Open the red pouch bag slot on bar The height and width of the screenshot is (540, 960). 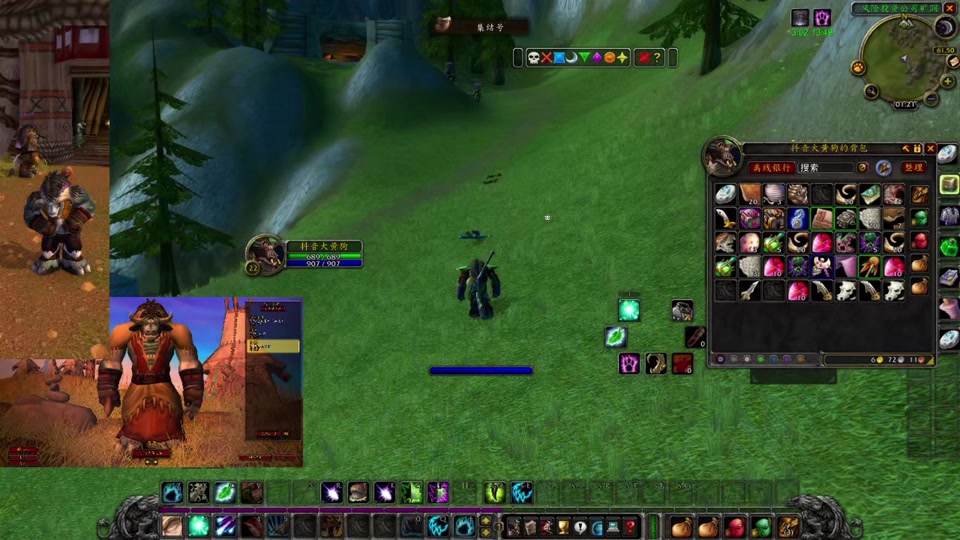click(x=735, y=526)
